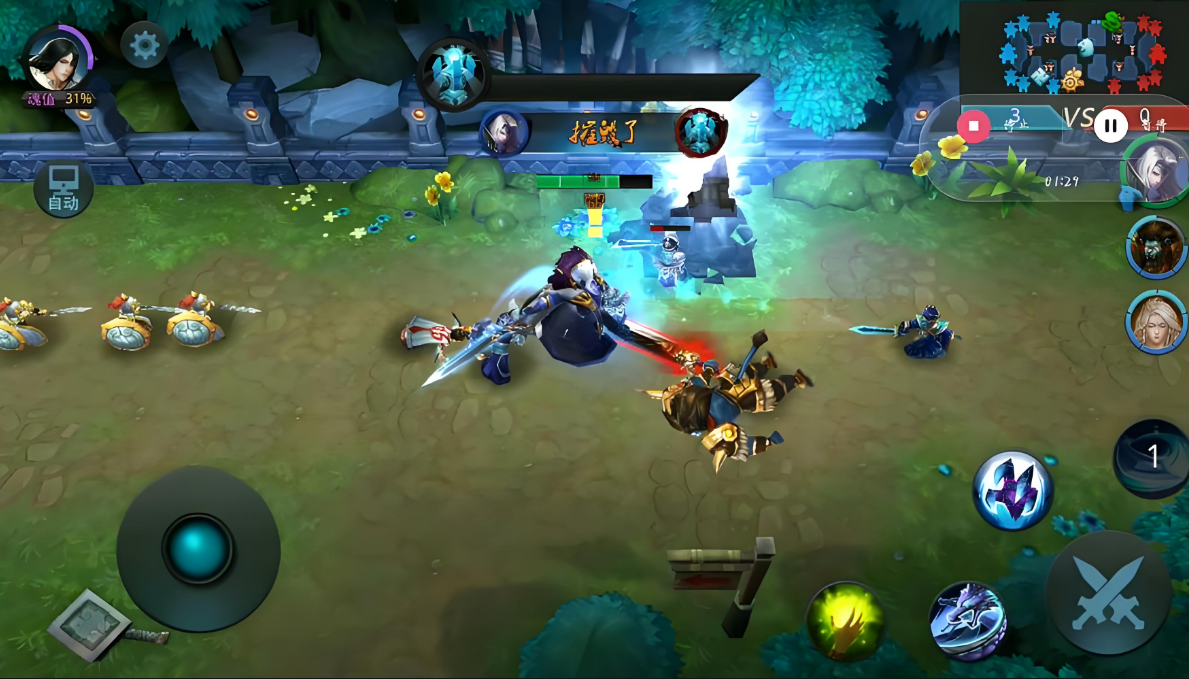Tap the player hero portrait avatar
This screenshot has height=679, width=1189.
tap(55, 58)
